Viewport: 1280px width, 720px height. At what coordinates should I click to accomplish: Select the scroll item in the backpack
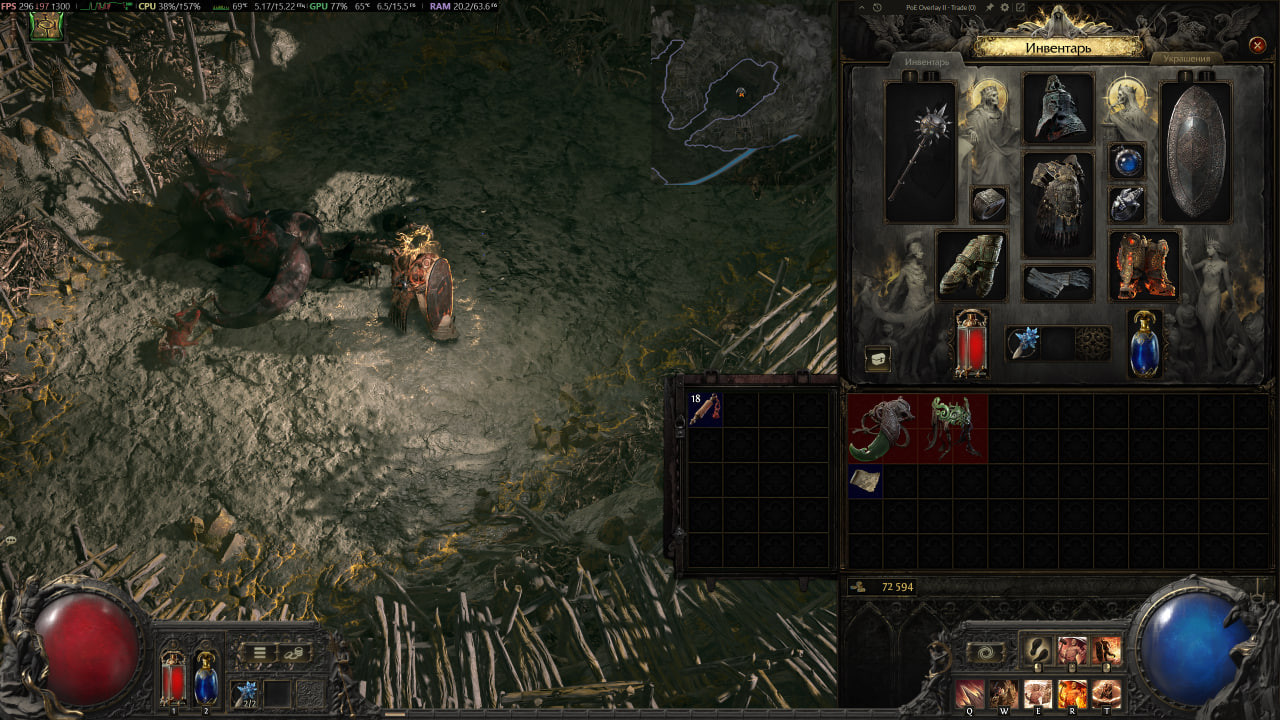click(x=865, y=481)
